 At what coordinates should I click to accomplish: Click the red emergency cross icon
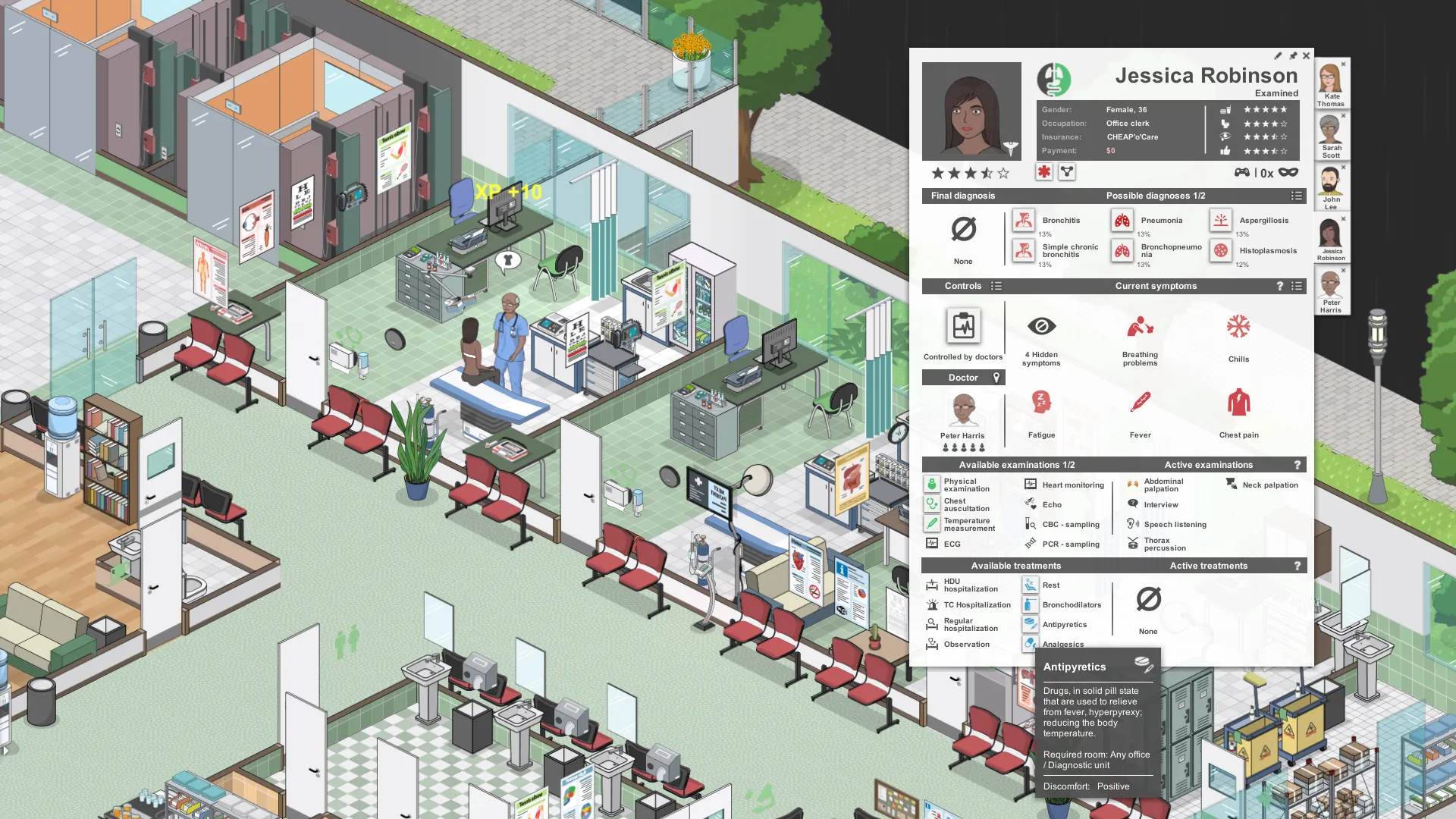[x=1045, y=172]
